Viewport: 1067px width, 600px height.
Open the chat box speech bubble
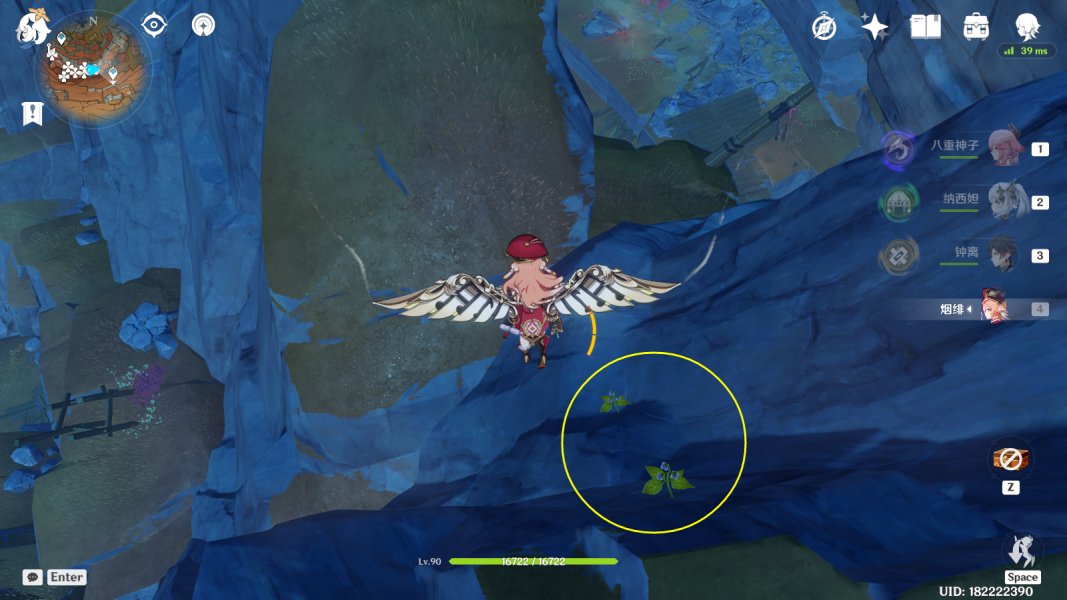(x=32, y=577)
